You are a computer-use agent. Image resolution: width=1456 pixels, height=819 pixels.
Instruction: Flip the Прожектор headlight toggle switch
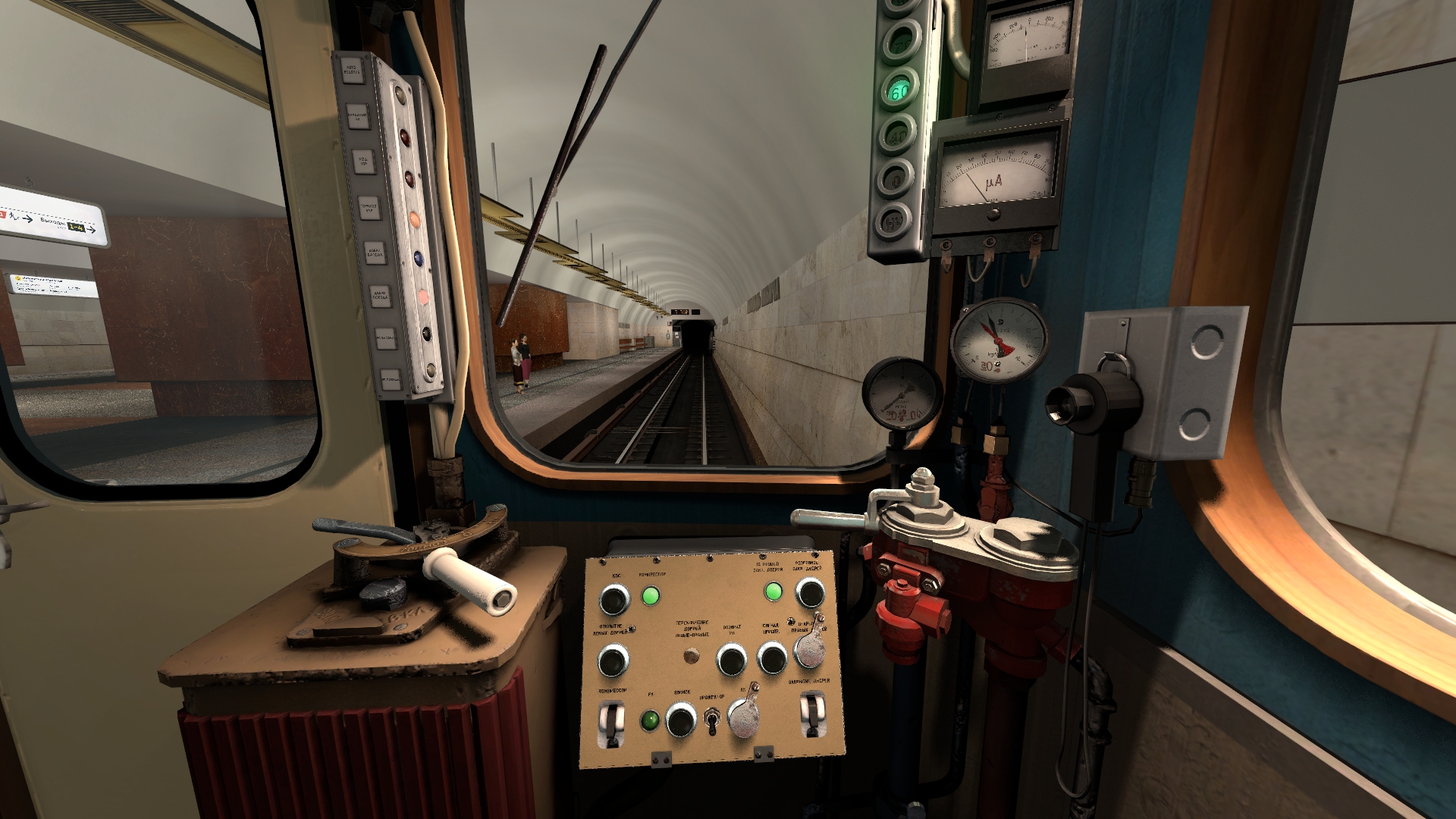point(712,720)
